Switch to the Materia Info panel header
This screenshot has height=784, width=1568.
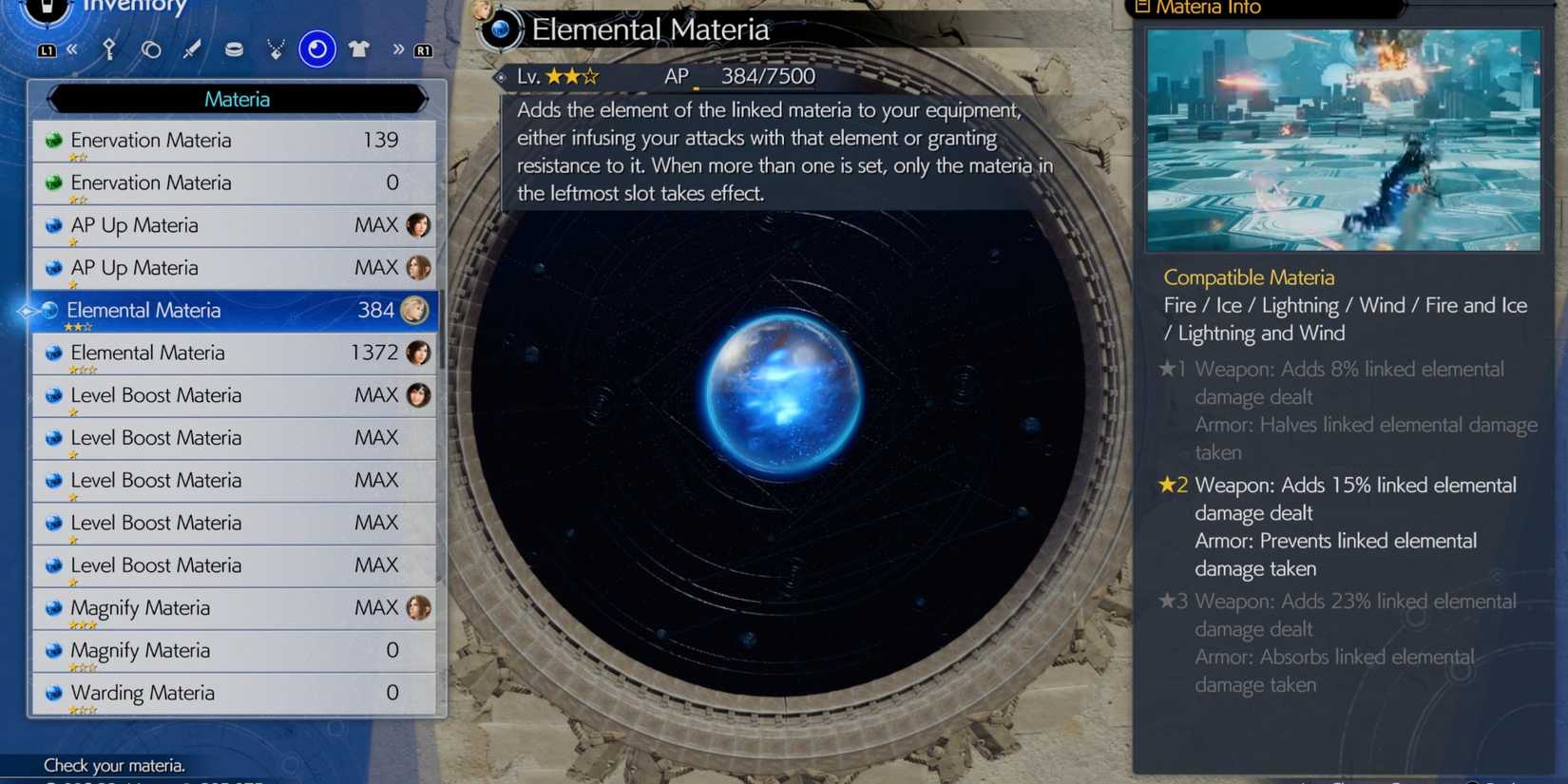point(1197,8)
